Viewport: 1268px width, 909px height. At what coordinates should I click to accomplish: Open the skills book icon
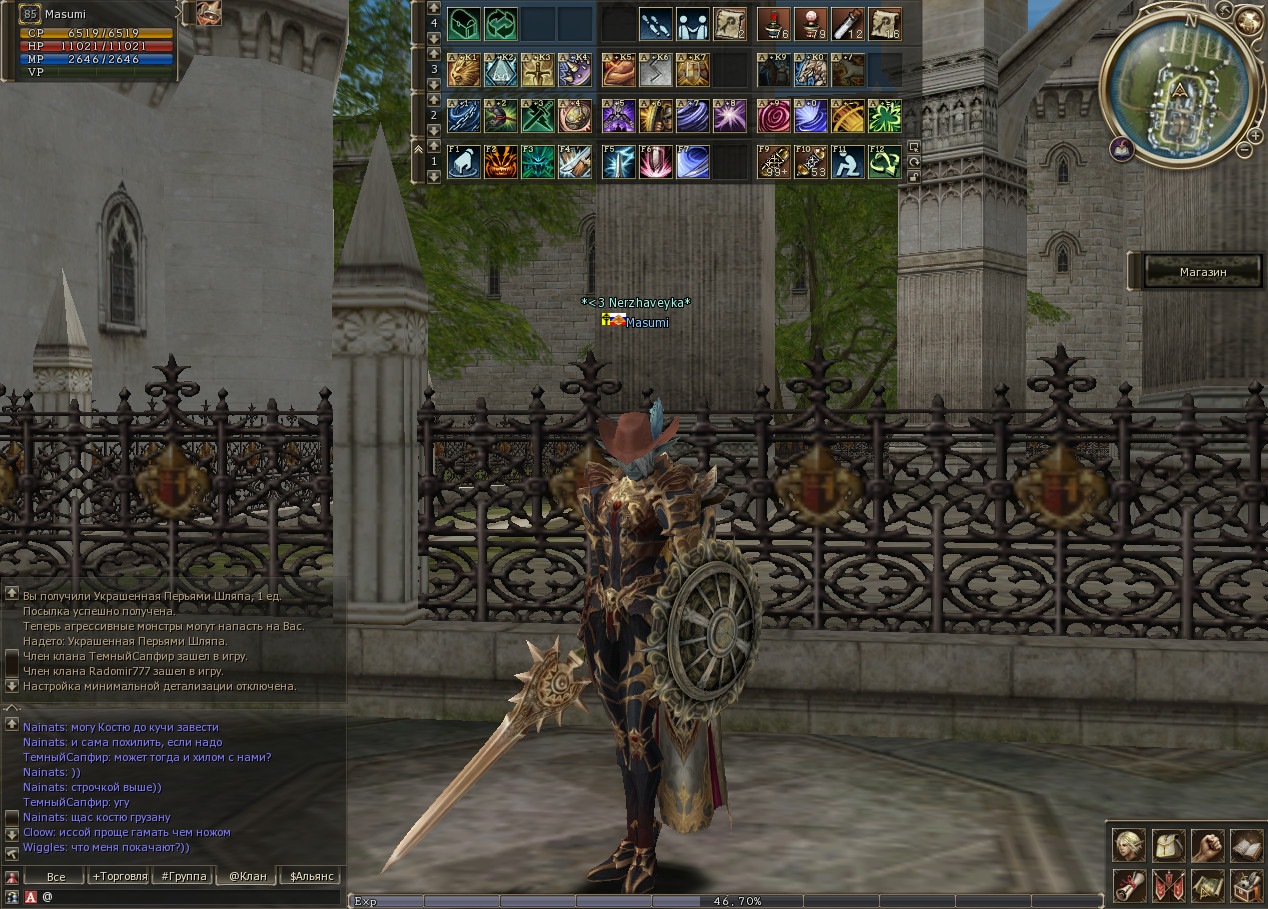(1246, 846)
